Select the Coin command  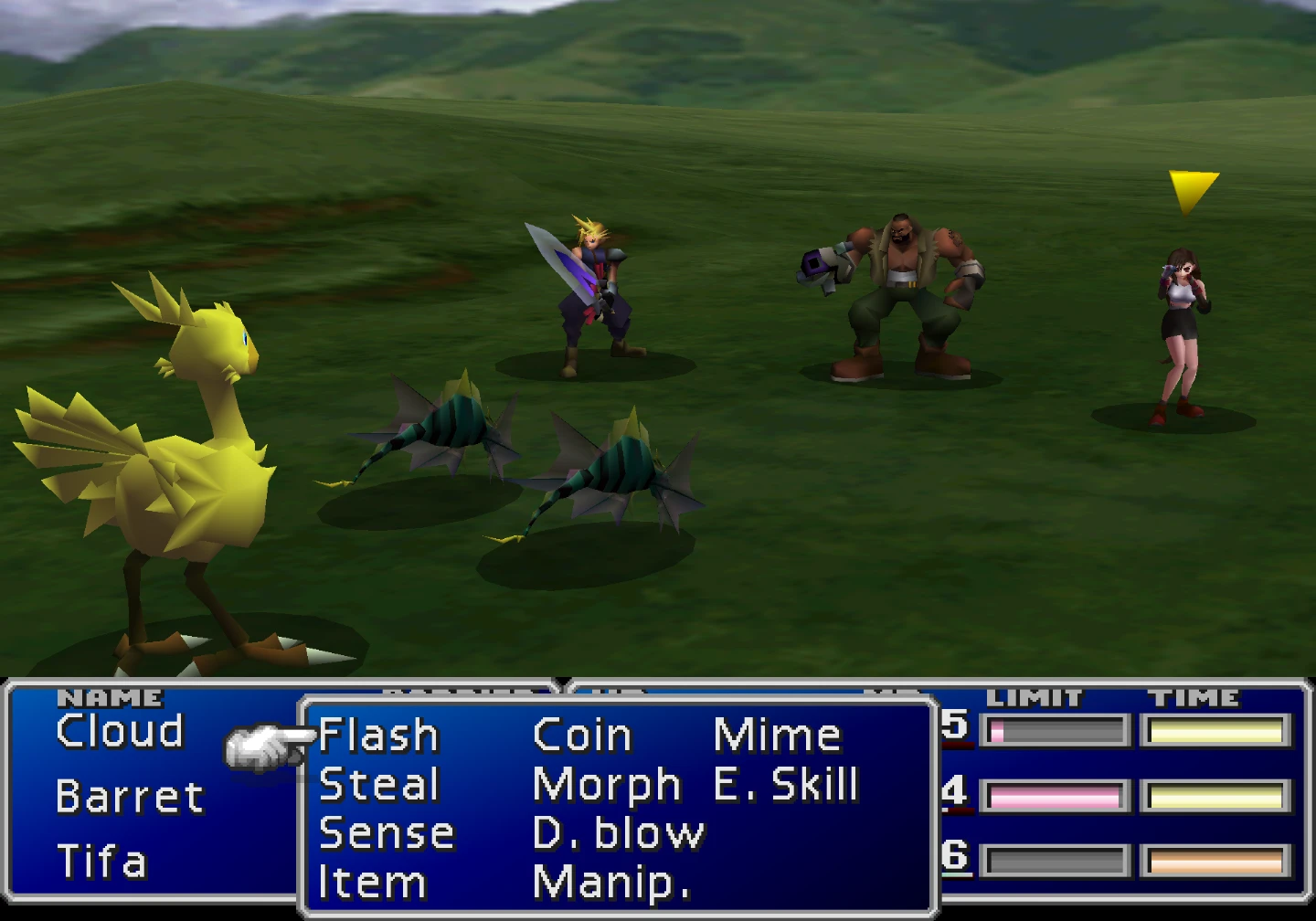[x=582, y=736]
